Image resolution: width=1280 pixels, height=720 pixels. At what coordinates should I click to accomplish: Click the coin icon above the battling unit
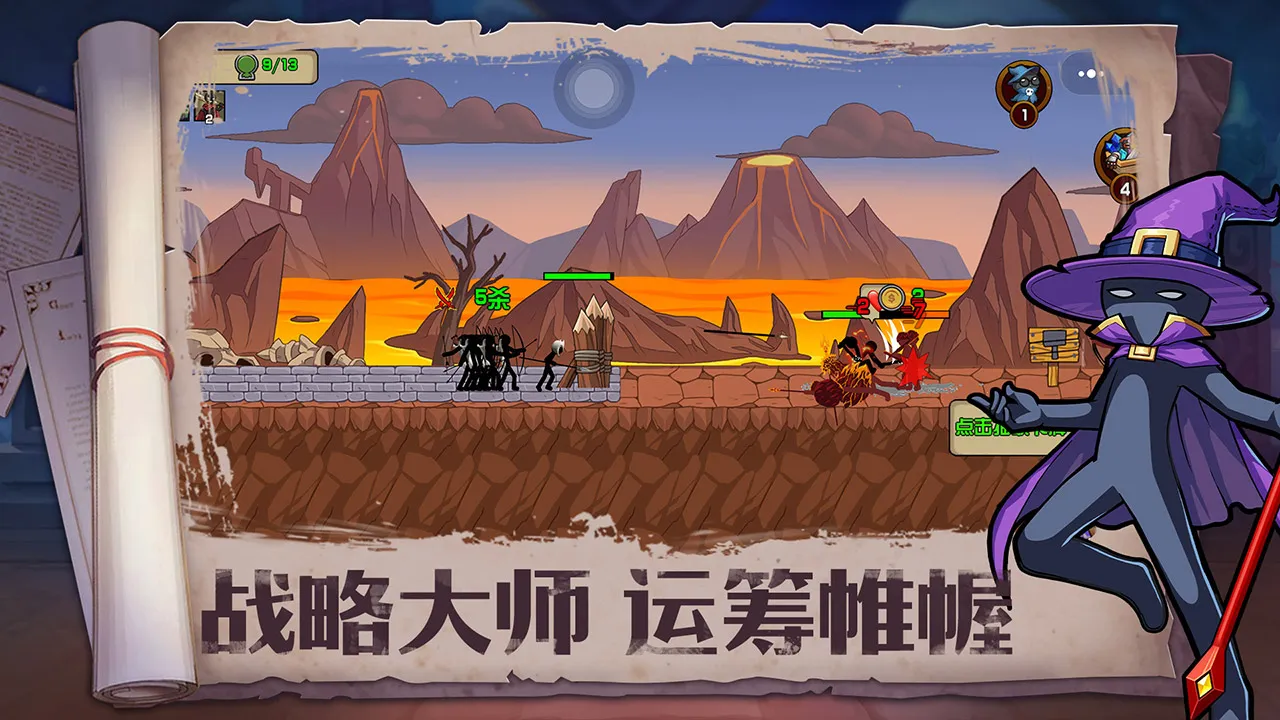click(890, 297)
